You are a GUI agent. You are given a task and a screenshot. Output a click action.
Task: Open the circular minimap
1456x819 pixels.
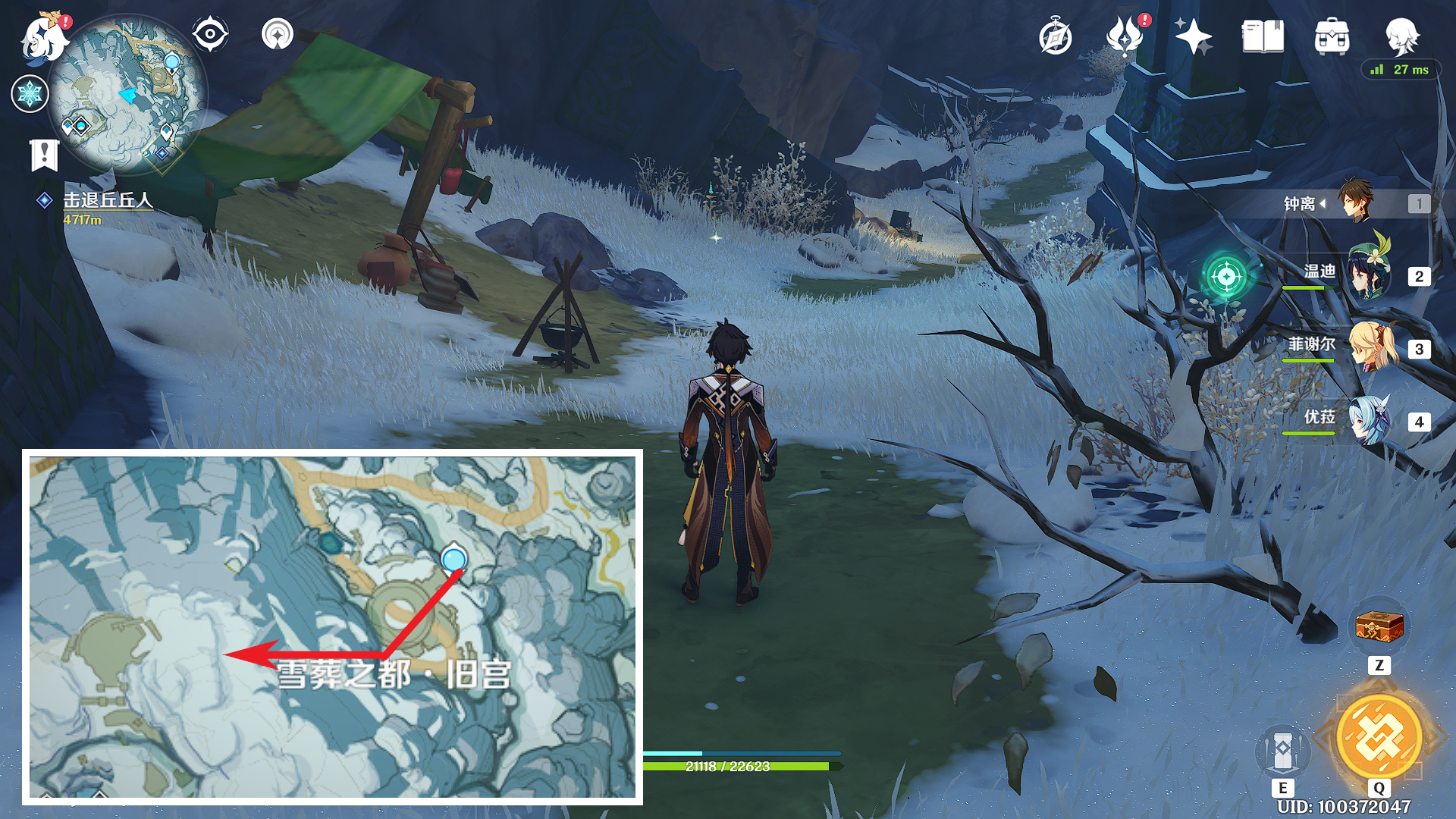(x=127, y=95)
